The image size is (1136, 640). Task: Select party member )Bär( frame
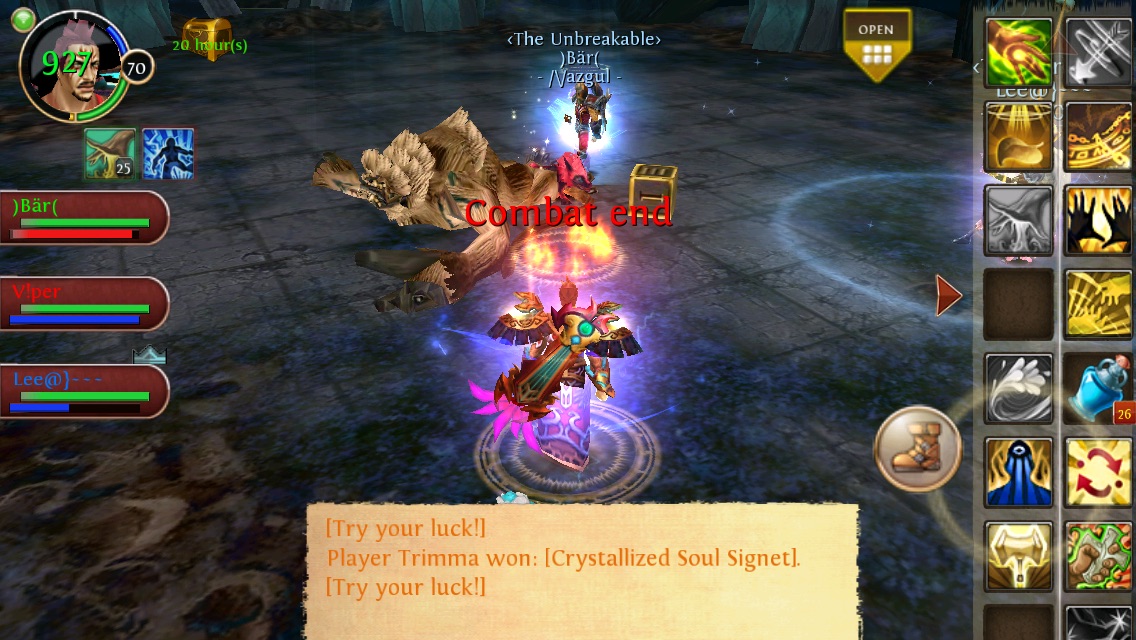[x=83, y=217]
